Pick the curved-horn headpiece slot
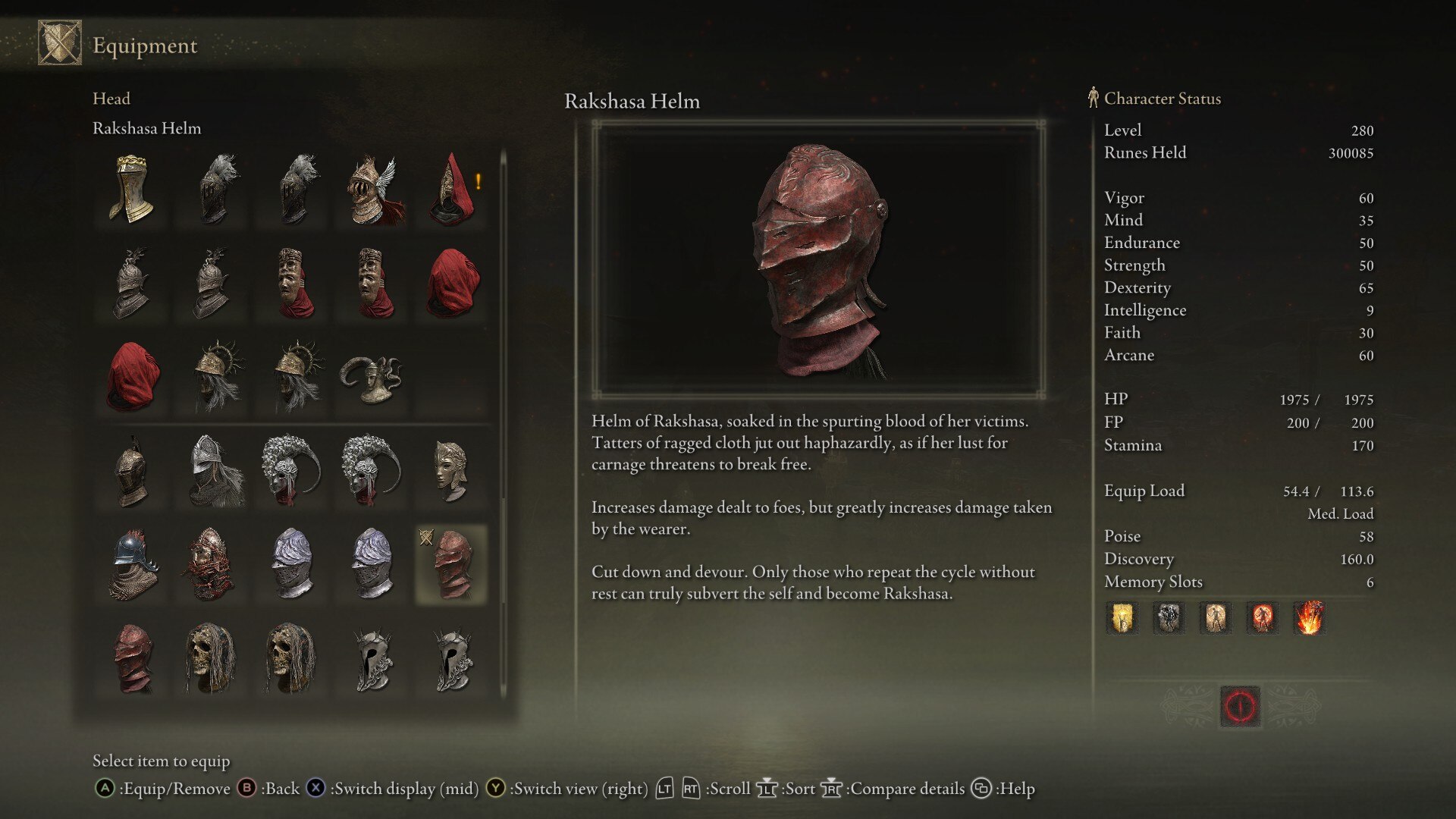The image size is (1456, 819). pyautogui.click(x=372, y=377)
